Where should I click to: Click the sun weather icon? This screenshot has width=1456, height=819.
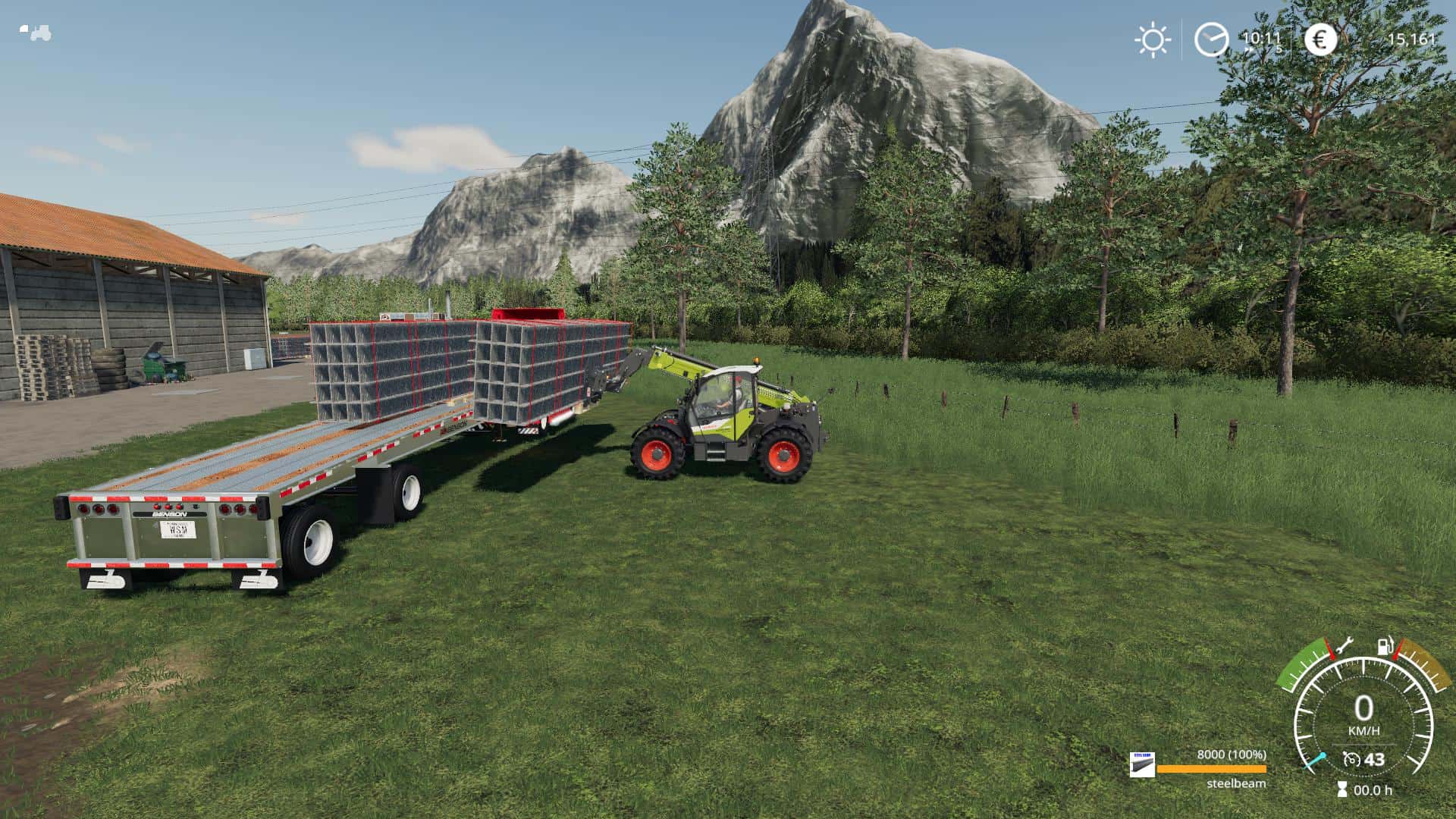pos(1153,39)
